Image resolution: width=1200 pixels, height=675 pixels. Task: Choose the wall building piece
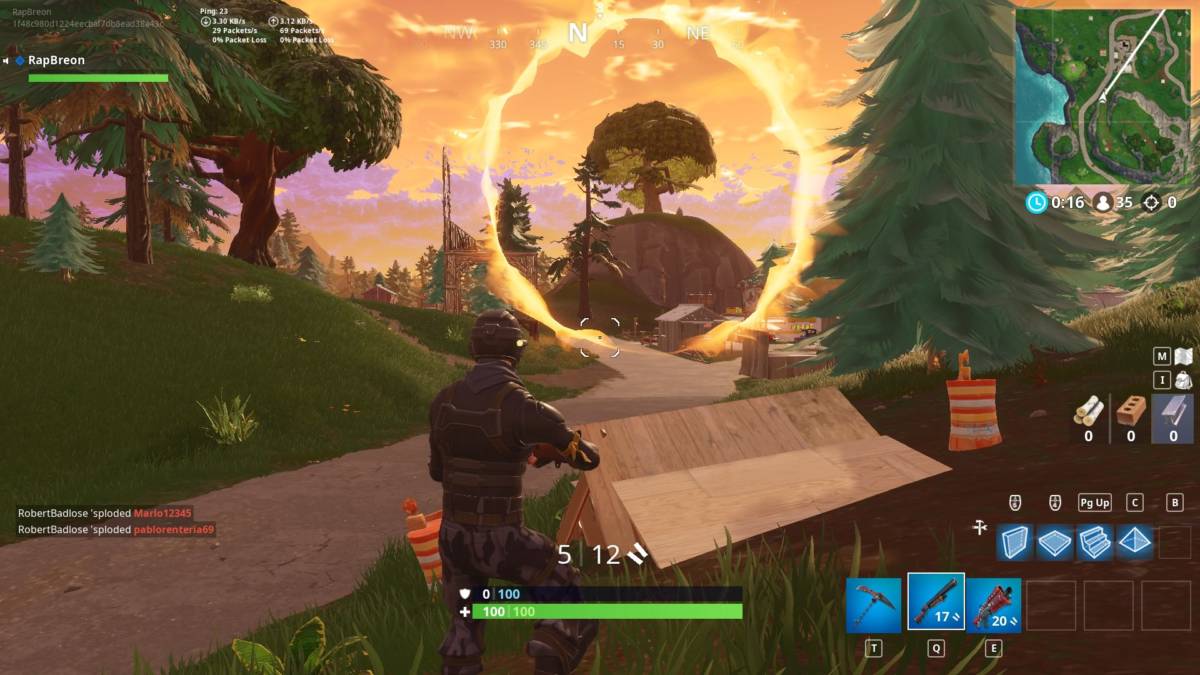tap(1016, 542)
